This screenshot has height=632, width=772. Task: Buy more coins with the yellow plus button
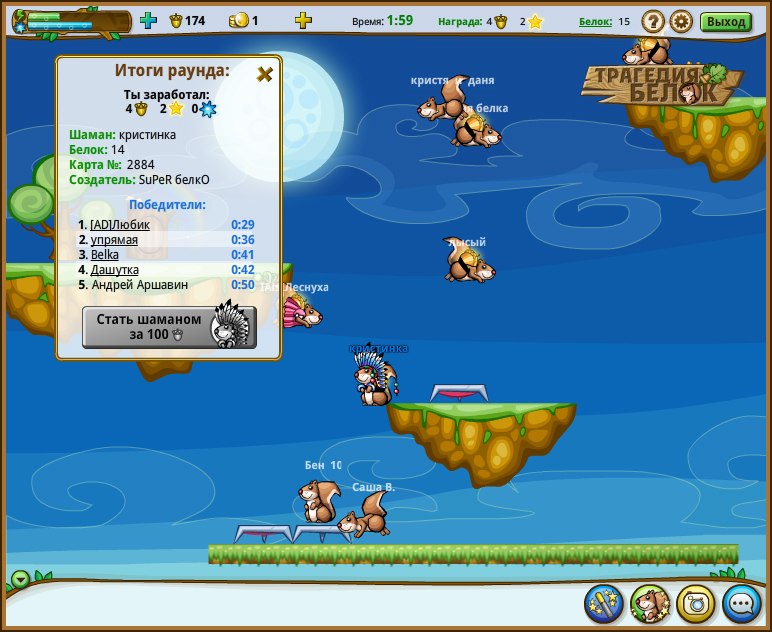[303, 21]
